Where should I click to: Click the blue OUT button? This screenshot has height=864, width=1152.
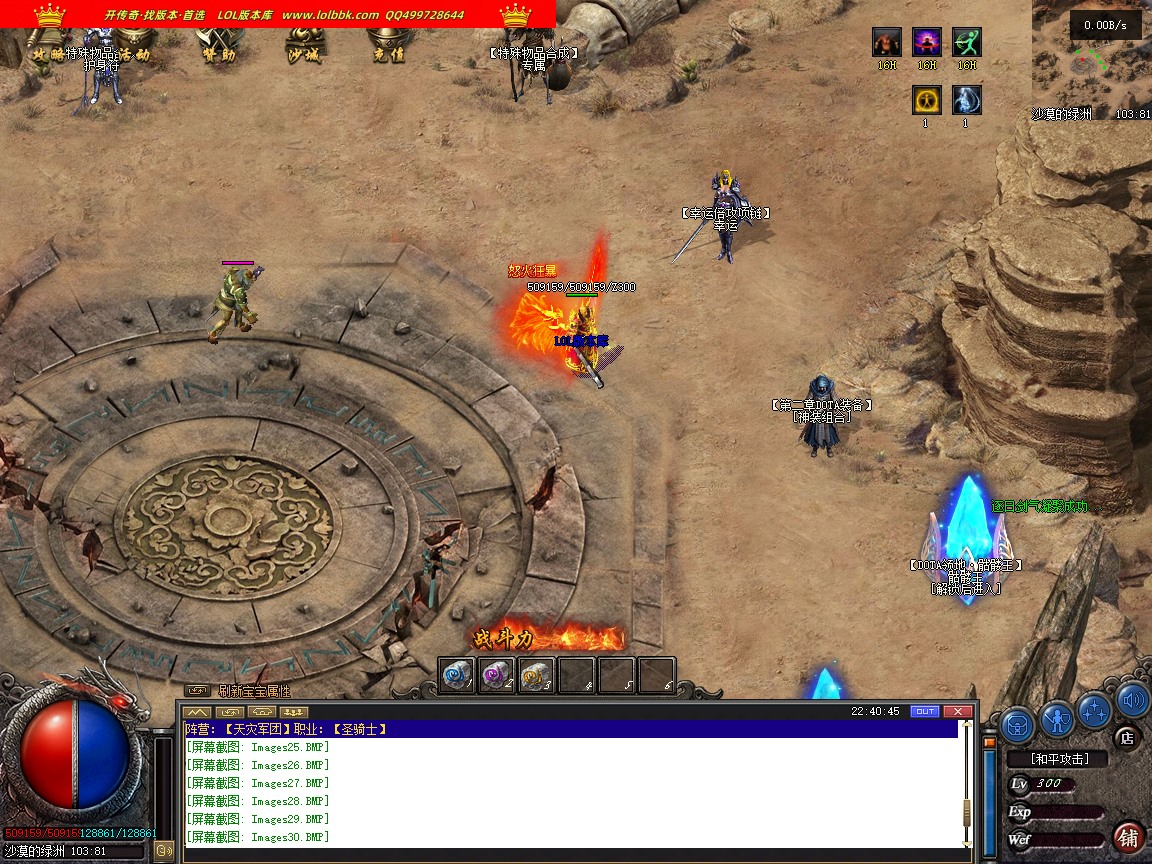[x=924, y=711]
